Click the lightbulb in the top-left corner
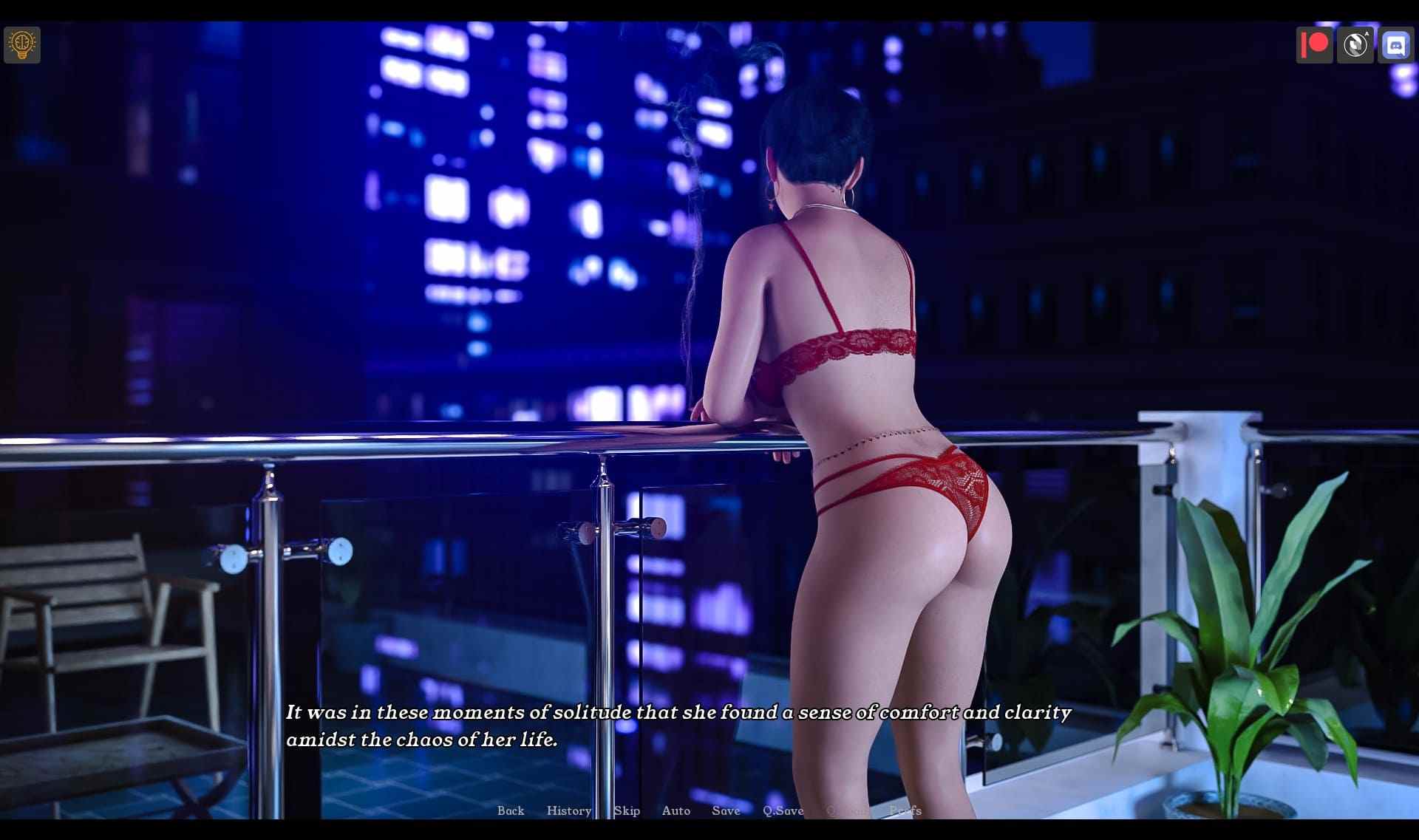Screen dimensions: 1419x840 (21, 44)
